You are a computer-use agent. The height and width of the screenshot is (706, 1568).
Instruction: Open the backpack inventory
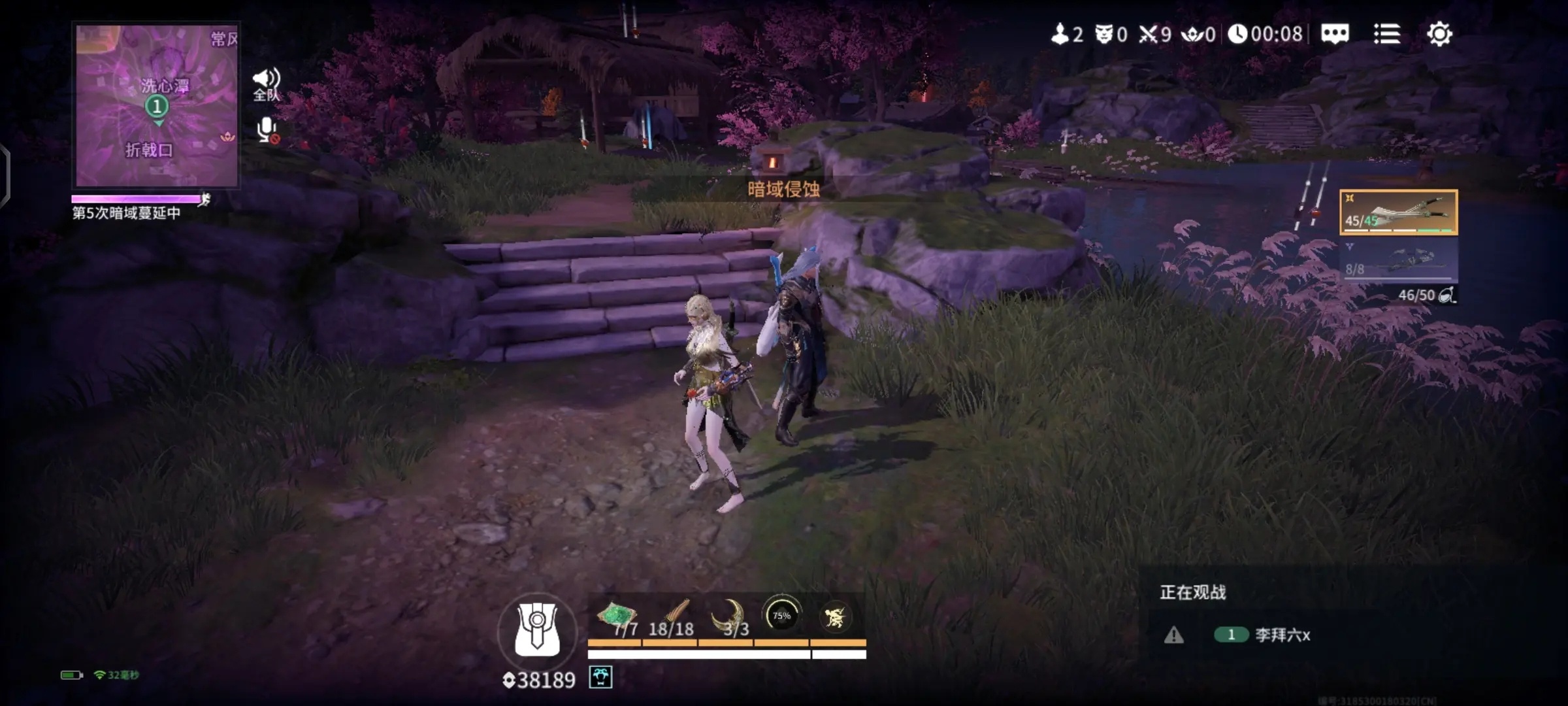coord(537,630)
